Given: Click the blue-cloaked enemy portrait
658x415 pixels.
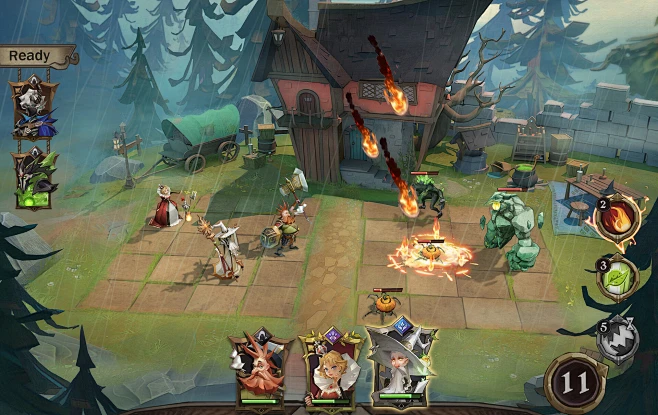Looking at the screenshot, I should [33, 109].
